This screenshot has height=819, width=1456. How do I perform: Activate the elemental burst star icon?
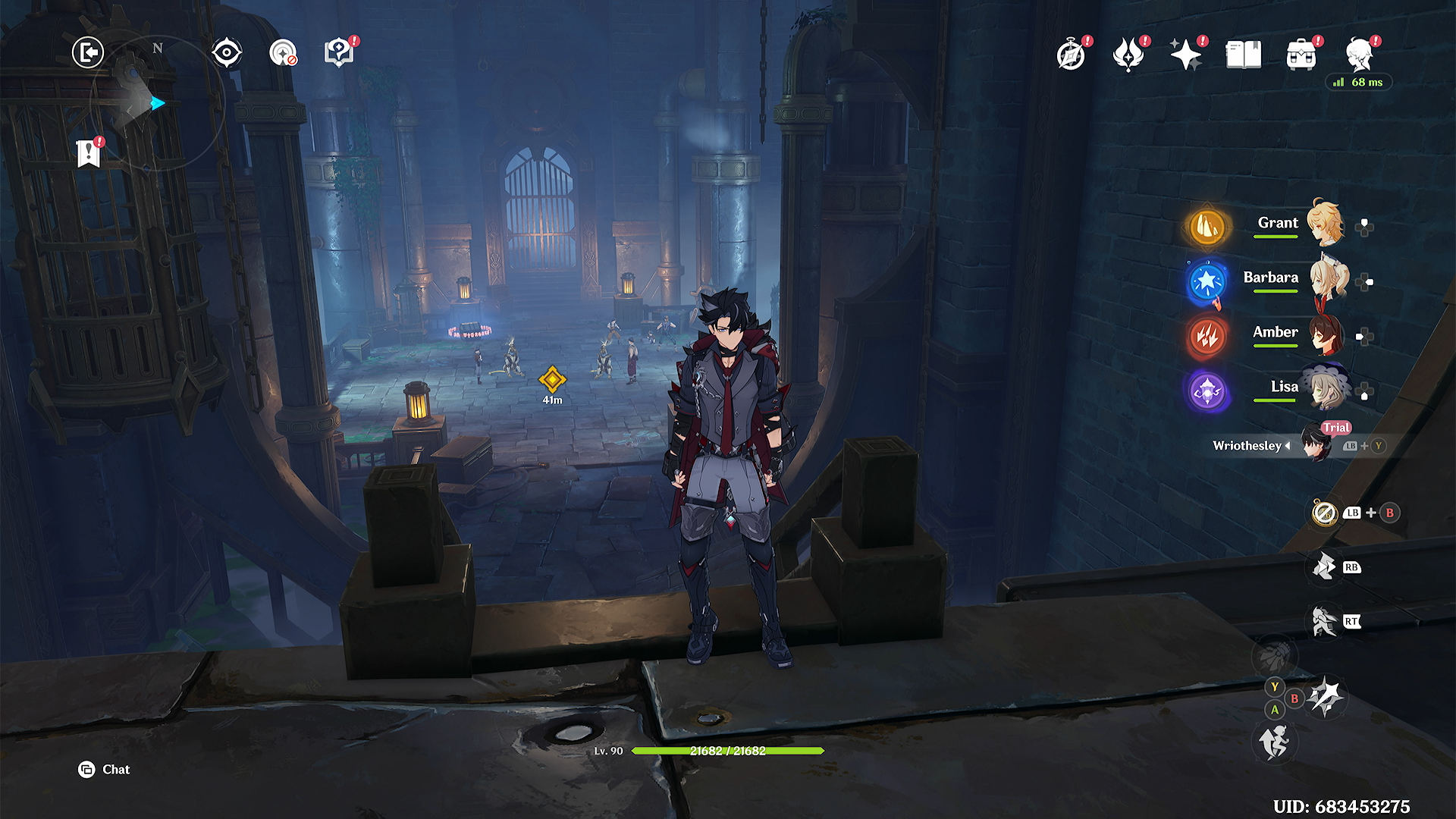(x=1326, y=697)
